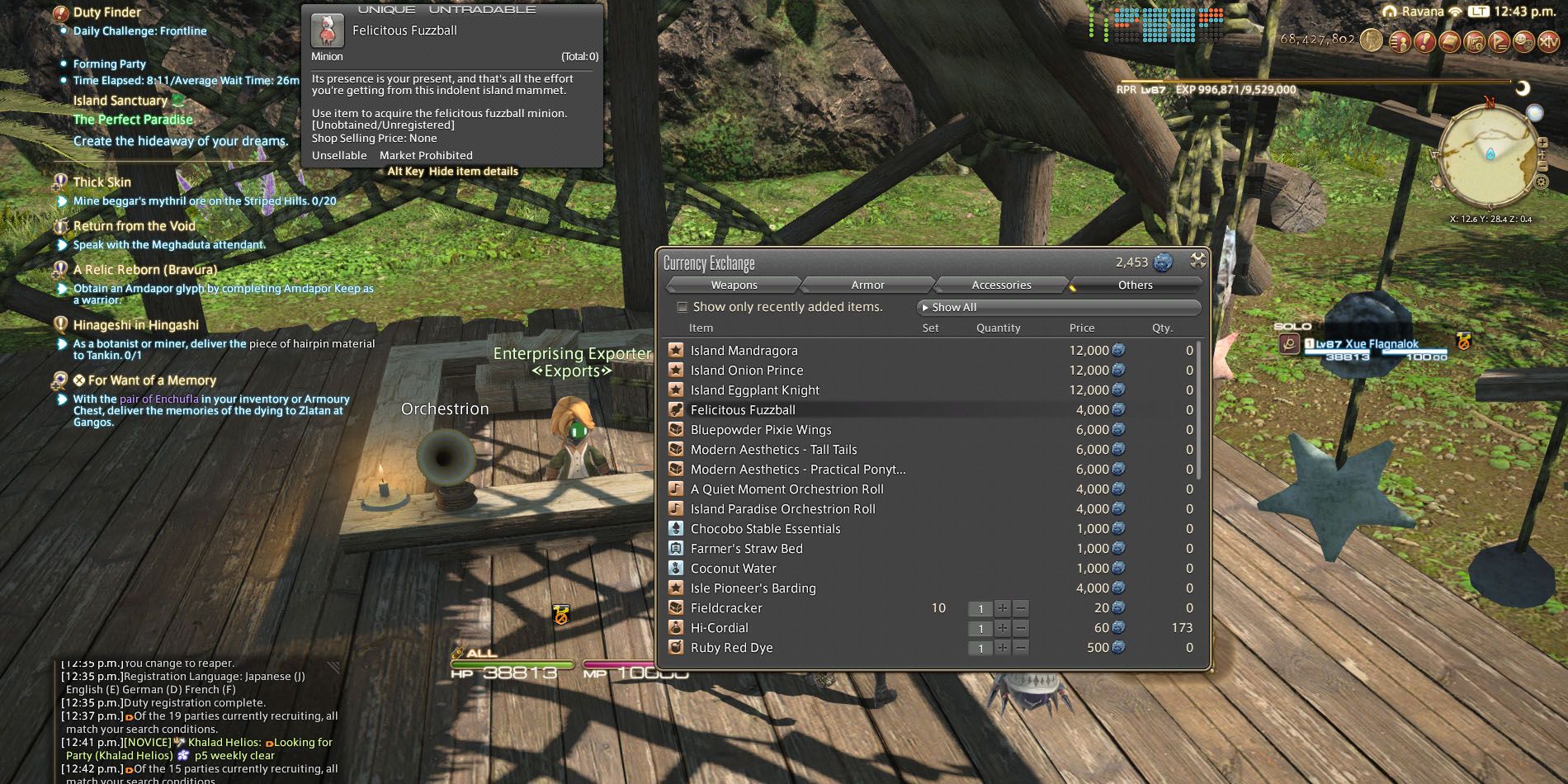This screenshot has width=1568, height=784.
Task: Click the Seafarer's Cowrie currency icon
Action: click(x=1162, y=262)
